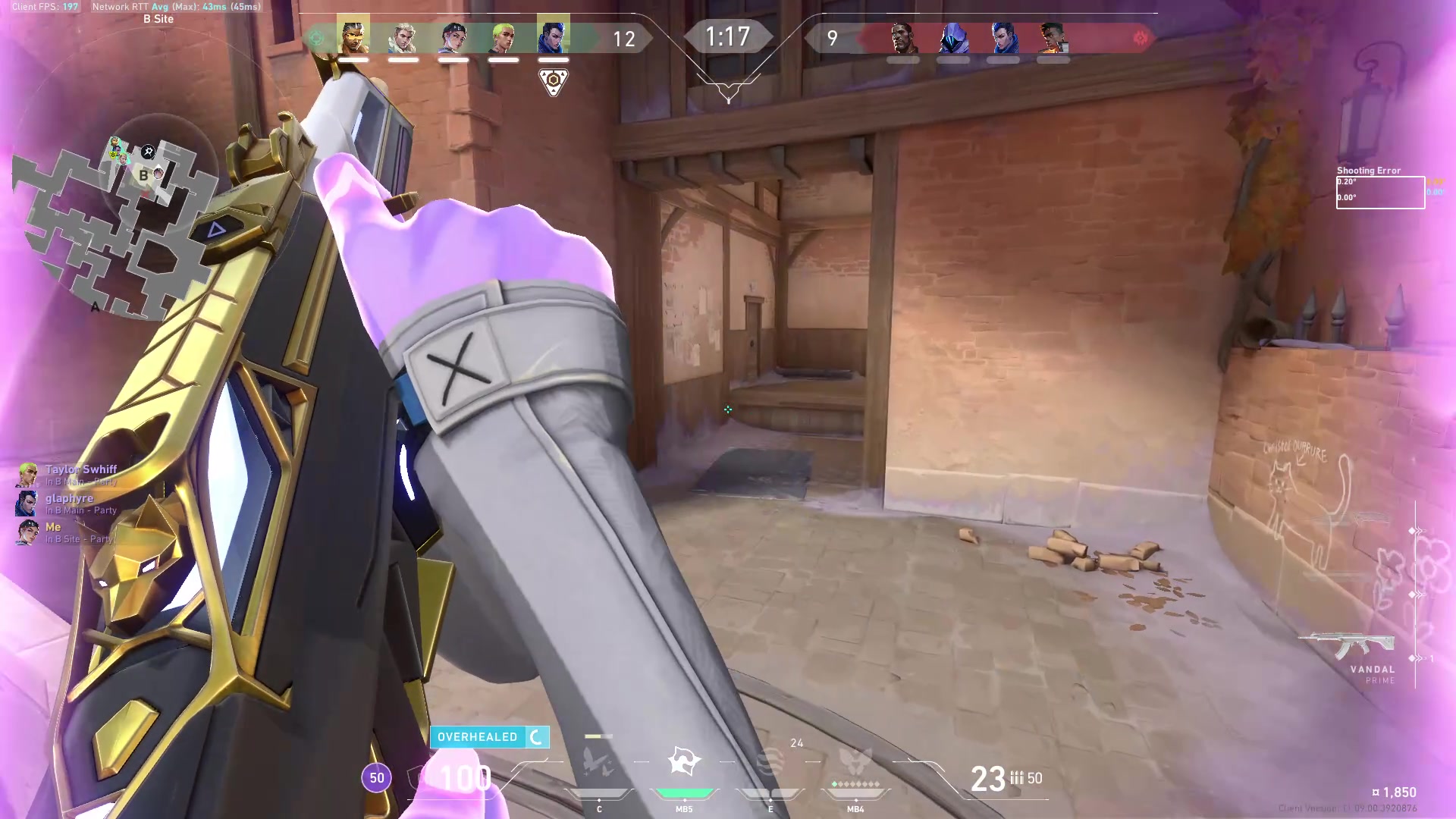Select Clove's C ability butterfly icon
The width and height of the screenshot is (1456, 819).
click(x=599, y=762)
